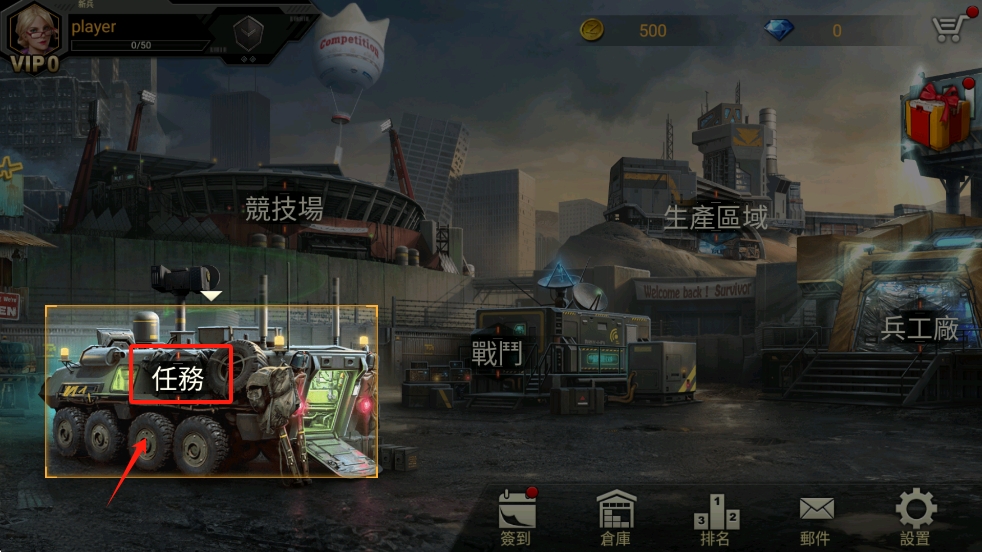982x552 pixels.
Task: Enter the 競技場 arena
Action: point(284,208)
